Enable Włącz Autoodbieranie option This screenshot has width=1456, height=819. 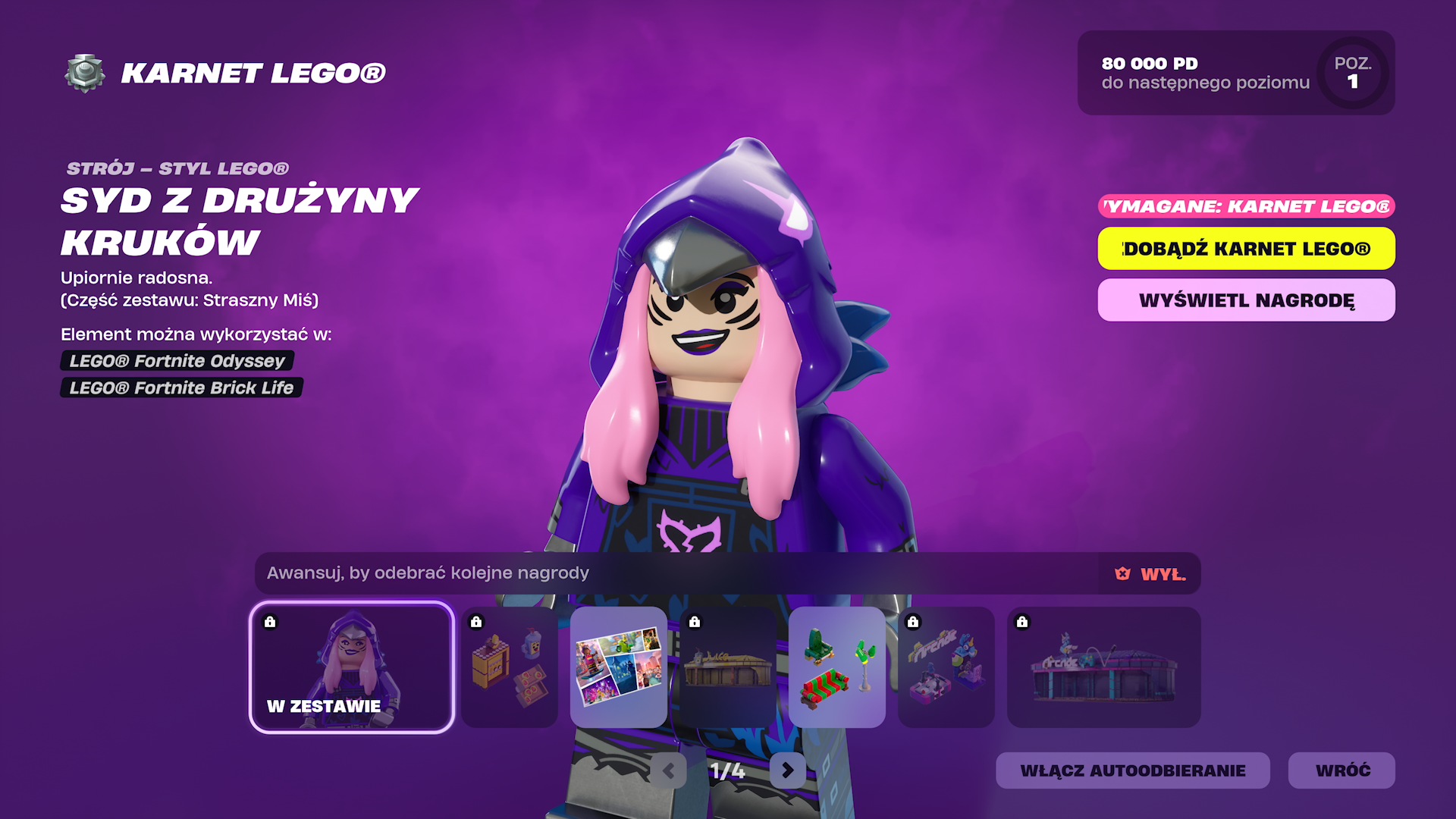click(x=1132, y=770)
